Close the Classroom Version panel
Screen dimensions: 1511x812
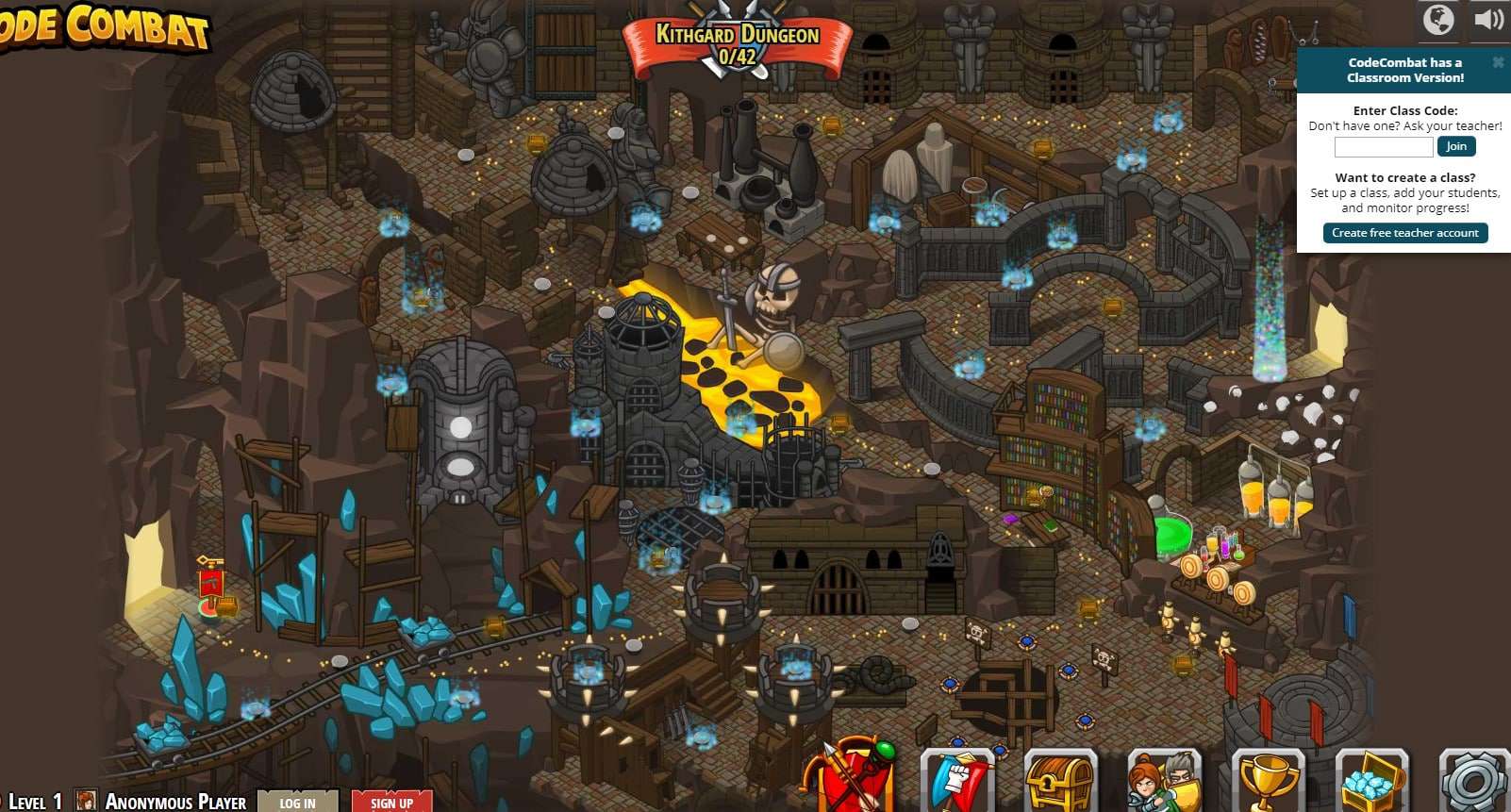(x=1498, y=62)
